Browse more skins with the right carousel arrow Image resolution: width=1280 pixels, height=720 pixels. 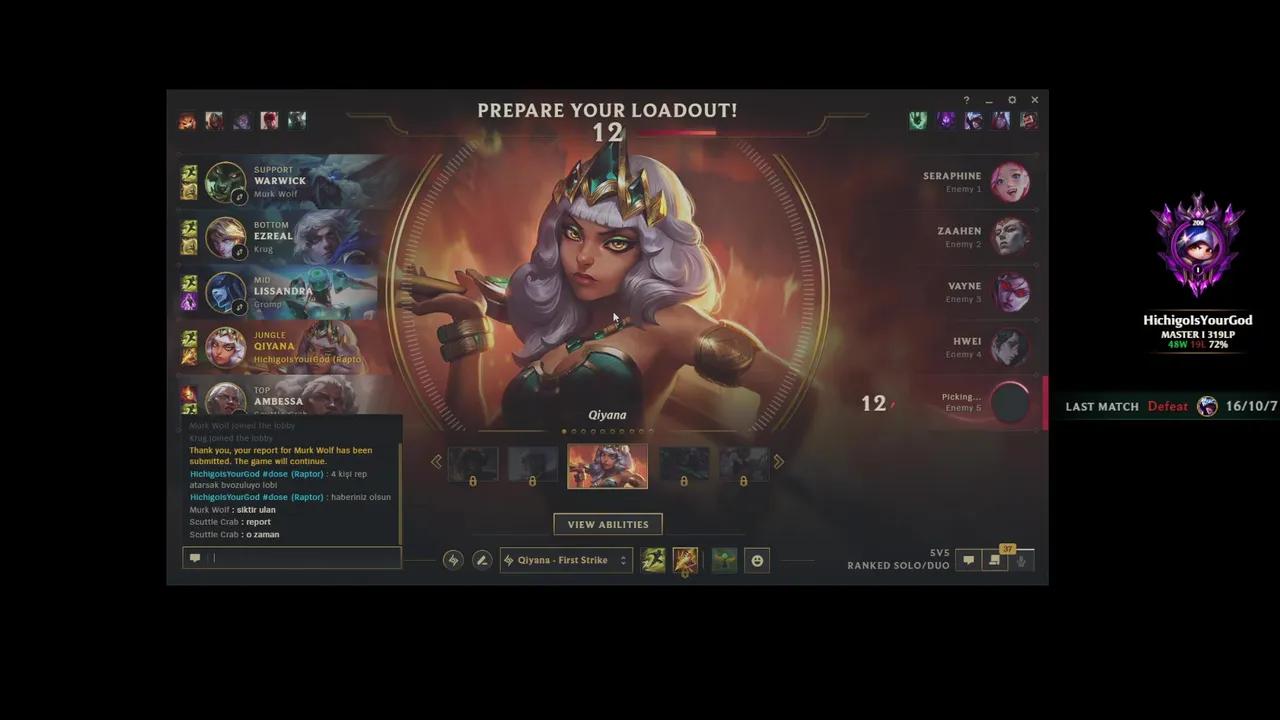778,461
